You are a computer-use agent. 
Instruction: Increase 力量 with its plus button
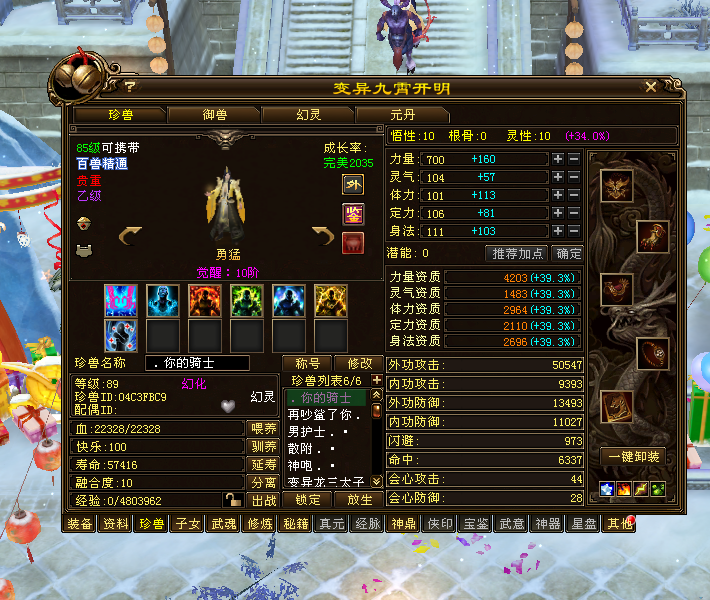pyautogui.click(x=557, y=159)
